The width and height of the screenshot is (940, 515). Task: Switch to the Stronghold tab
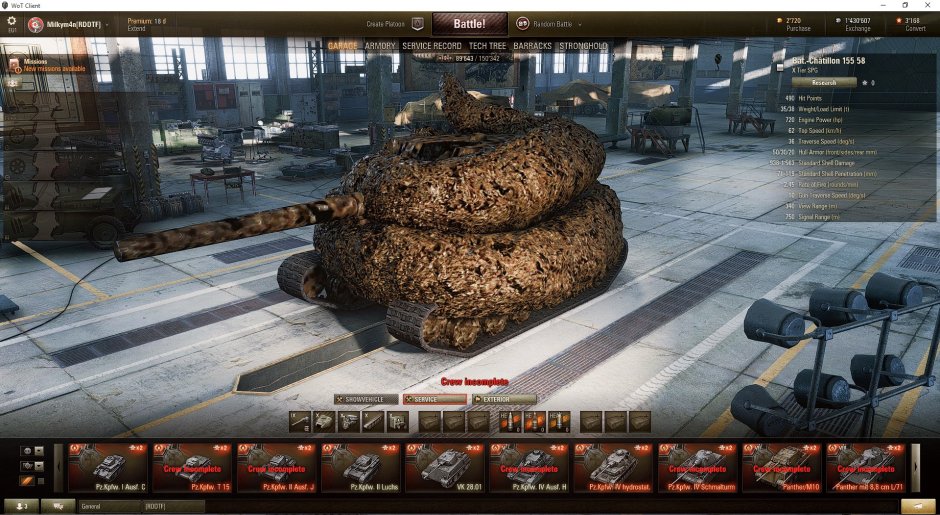coord(583,46)
